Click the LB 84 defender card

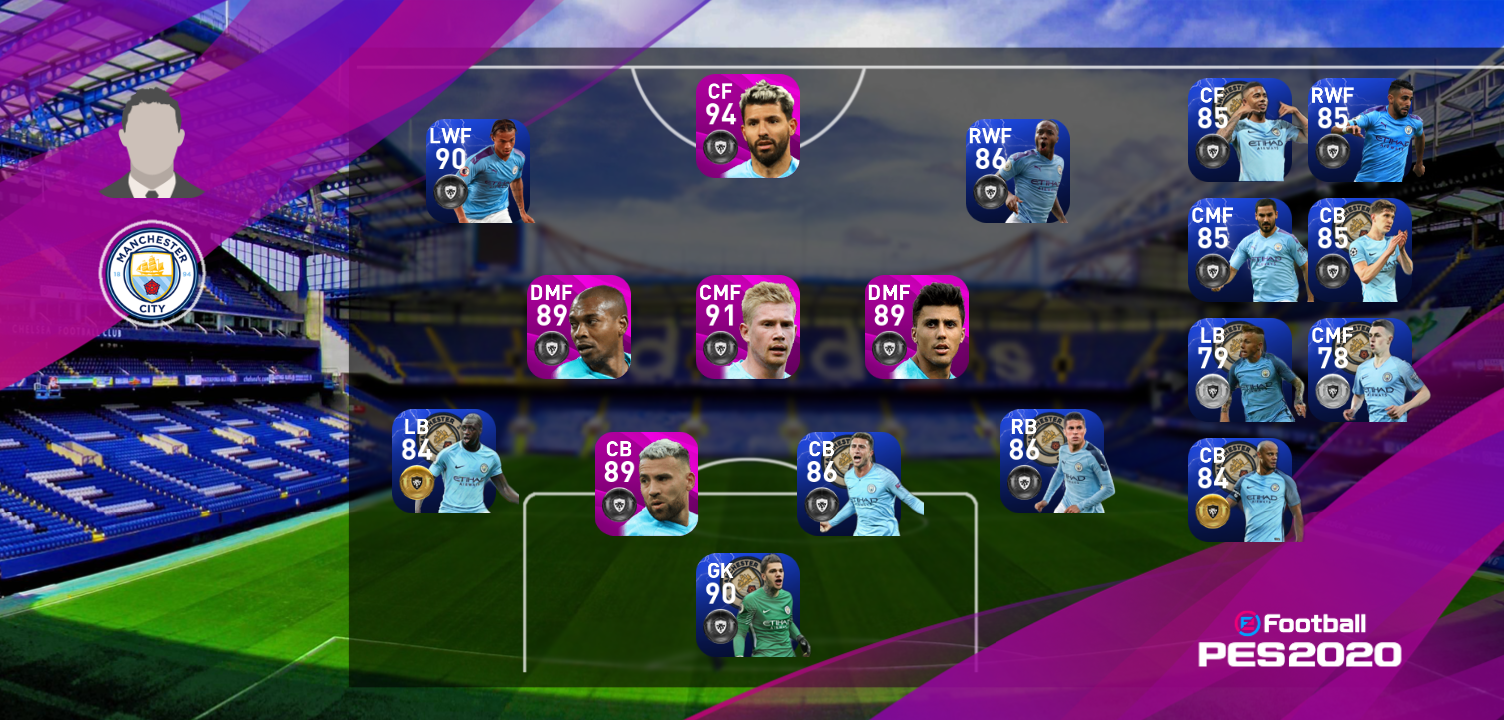(x=444, y=461)
